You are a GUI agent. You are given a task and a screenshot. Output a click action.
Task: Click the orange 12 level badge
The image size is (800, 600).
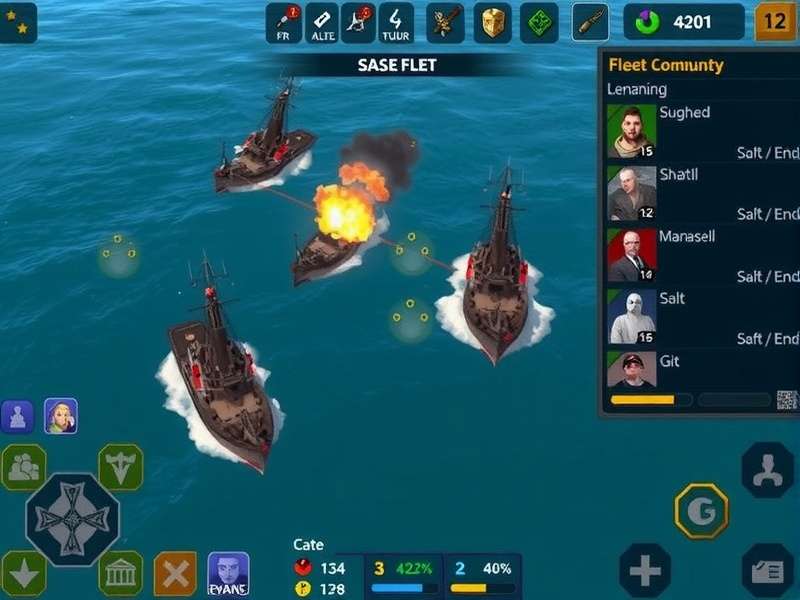(774, 21)
